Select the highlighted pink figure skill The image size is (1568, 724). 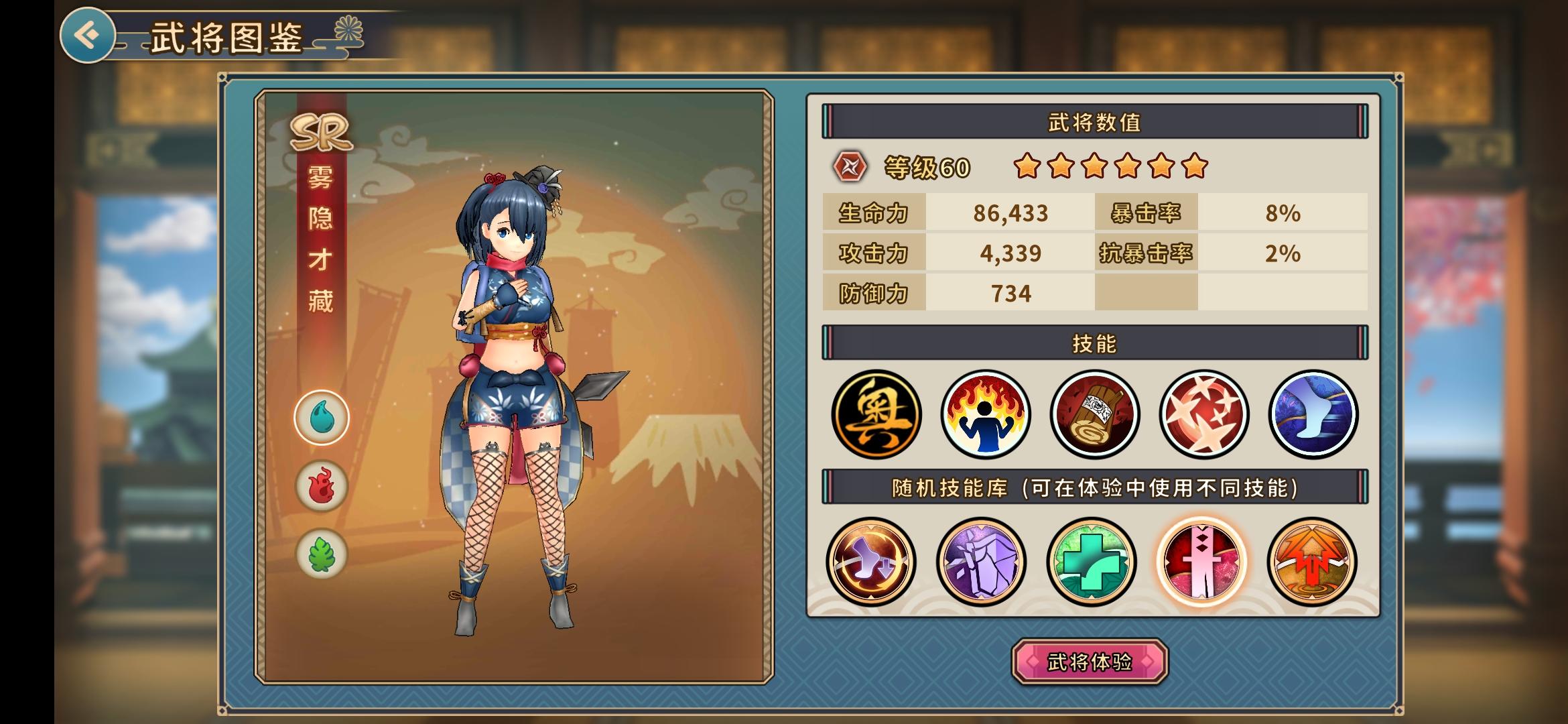[x=1201, y=562]
